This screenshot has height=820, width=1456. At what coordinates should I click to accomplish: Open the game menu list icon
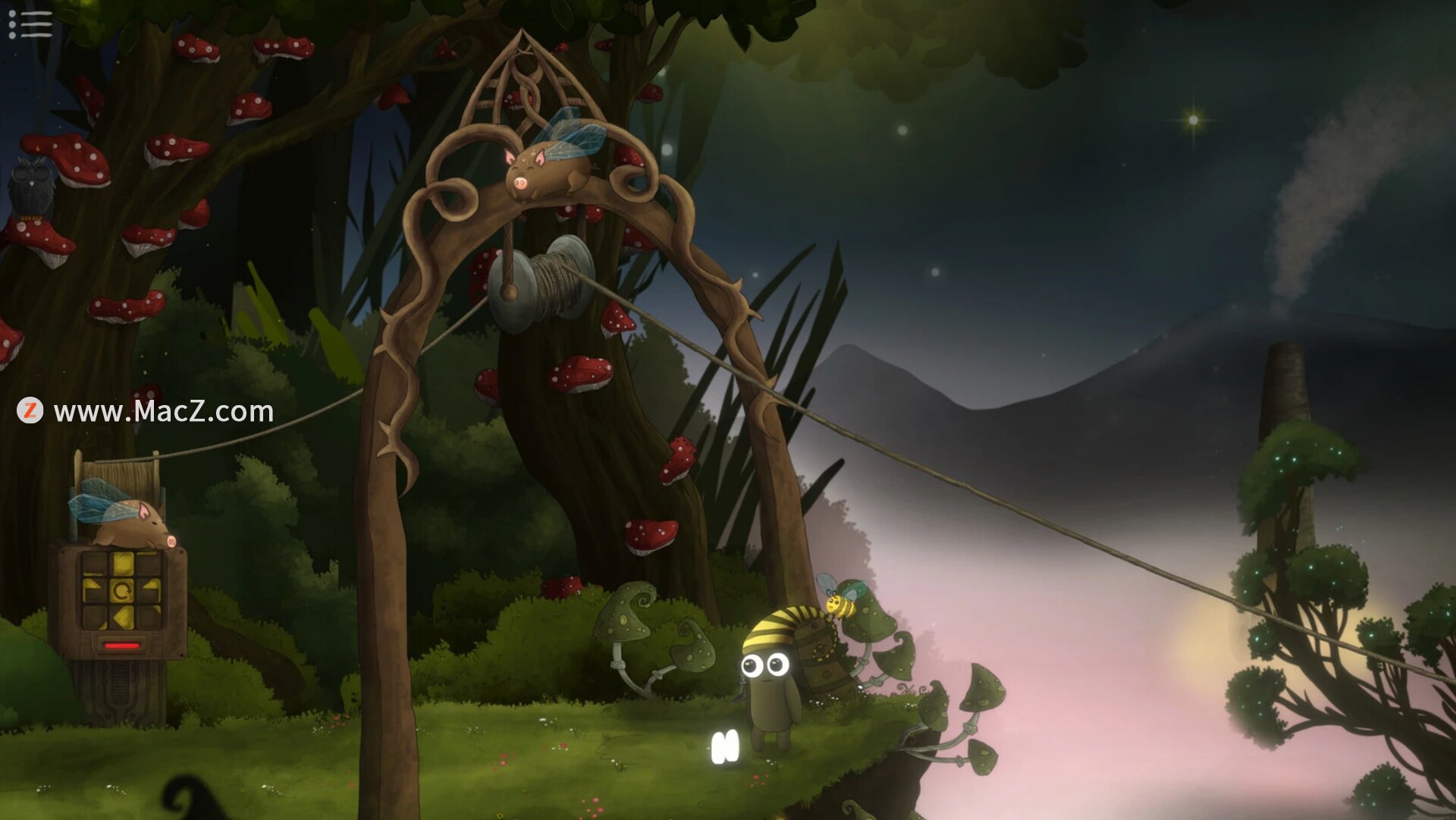30,24
